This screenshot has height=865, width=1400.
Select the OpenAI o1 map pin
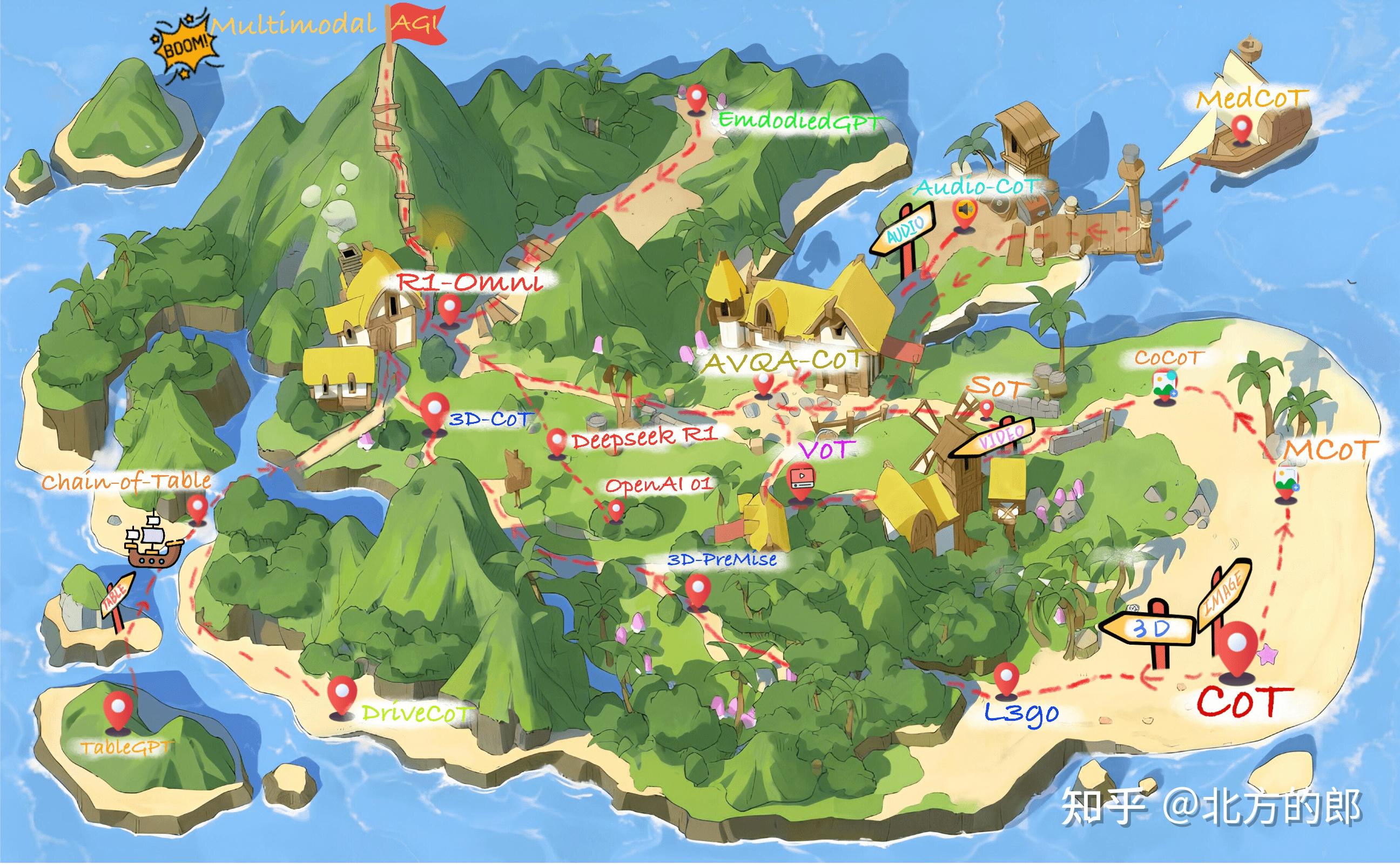(616, 509)
